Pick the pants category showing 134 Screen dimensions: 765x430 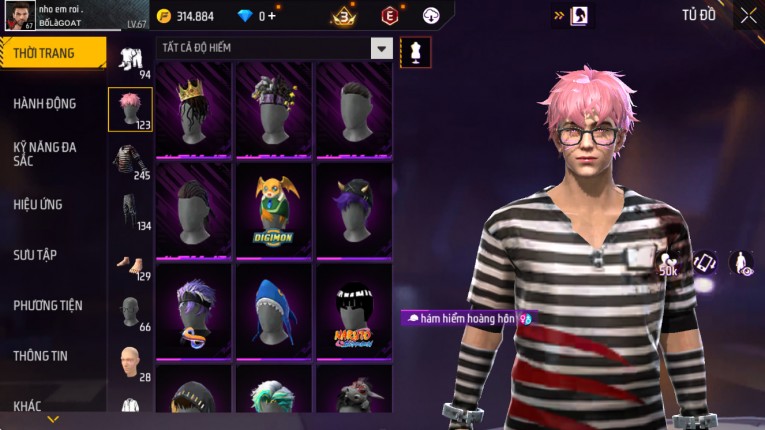130,212
